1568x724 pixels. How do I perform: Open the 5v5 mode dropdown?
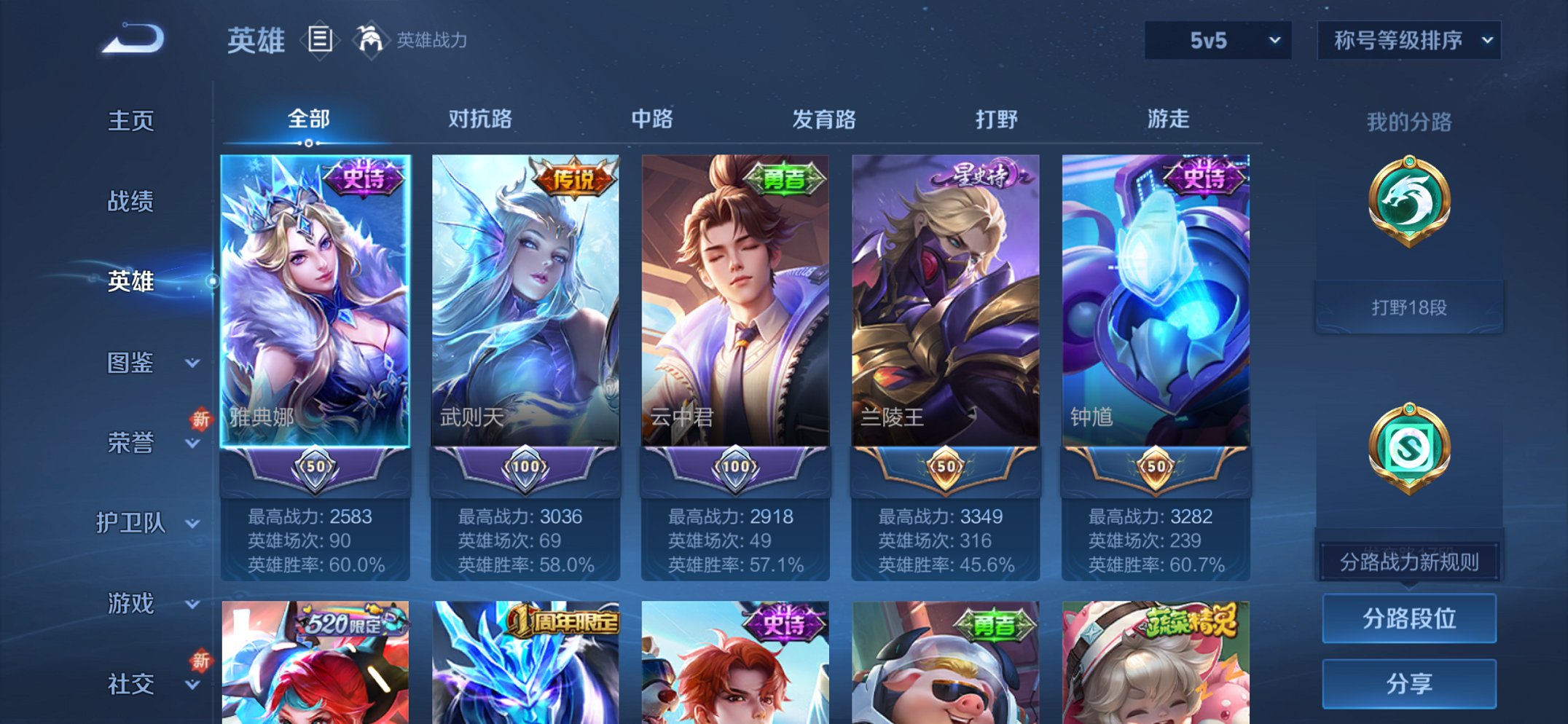1215,42
